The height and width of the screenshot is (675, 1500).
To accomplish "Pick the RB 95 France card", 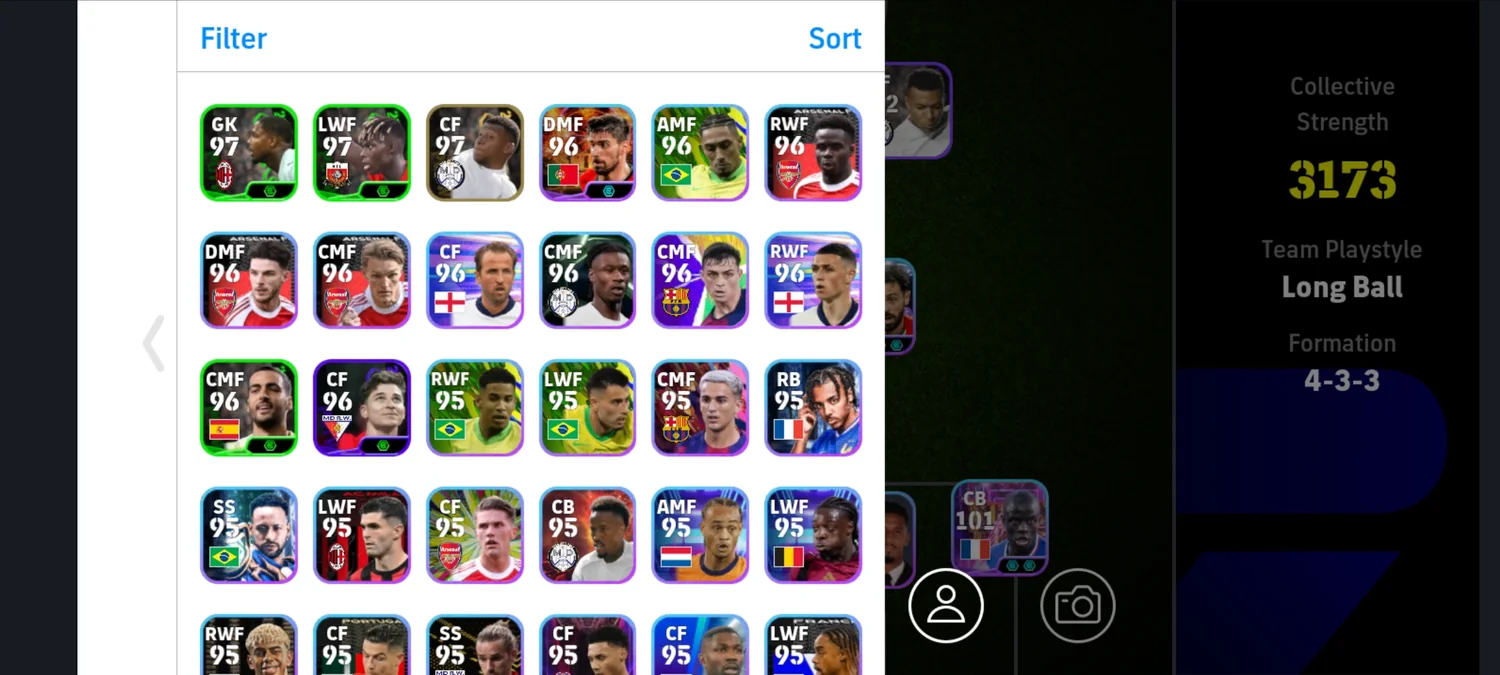I will [813, 408].
